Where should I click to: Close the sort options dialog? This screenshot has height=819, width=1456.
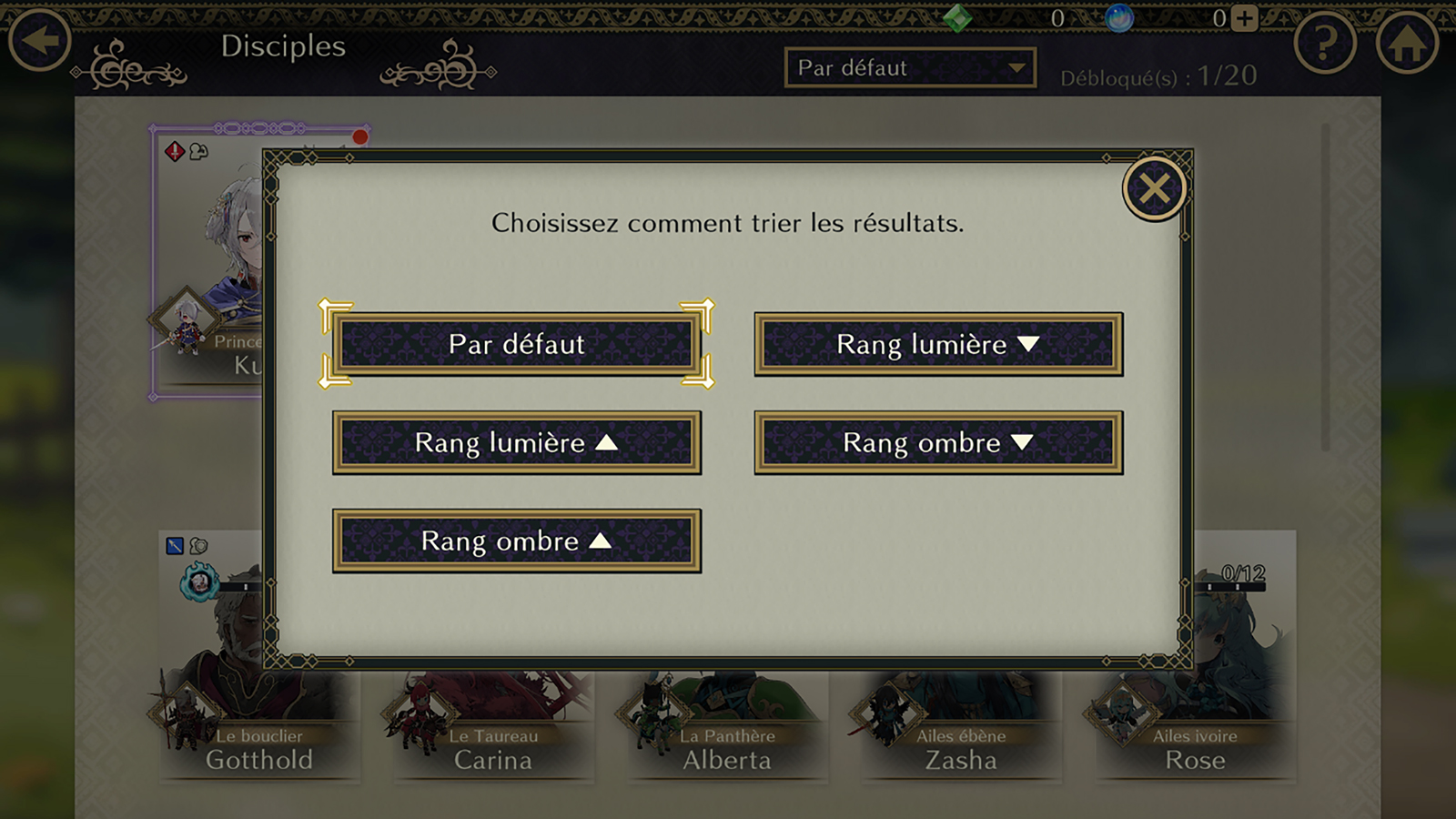click(1154, 189)
